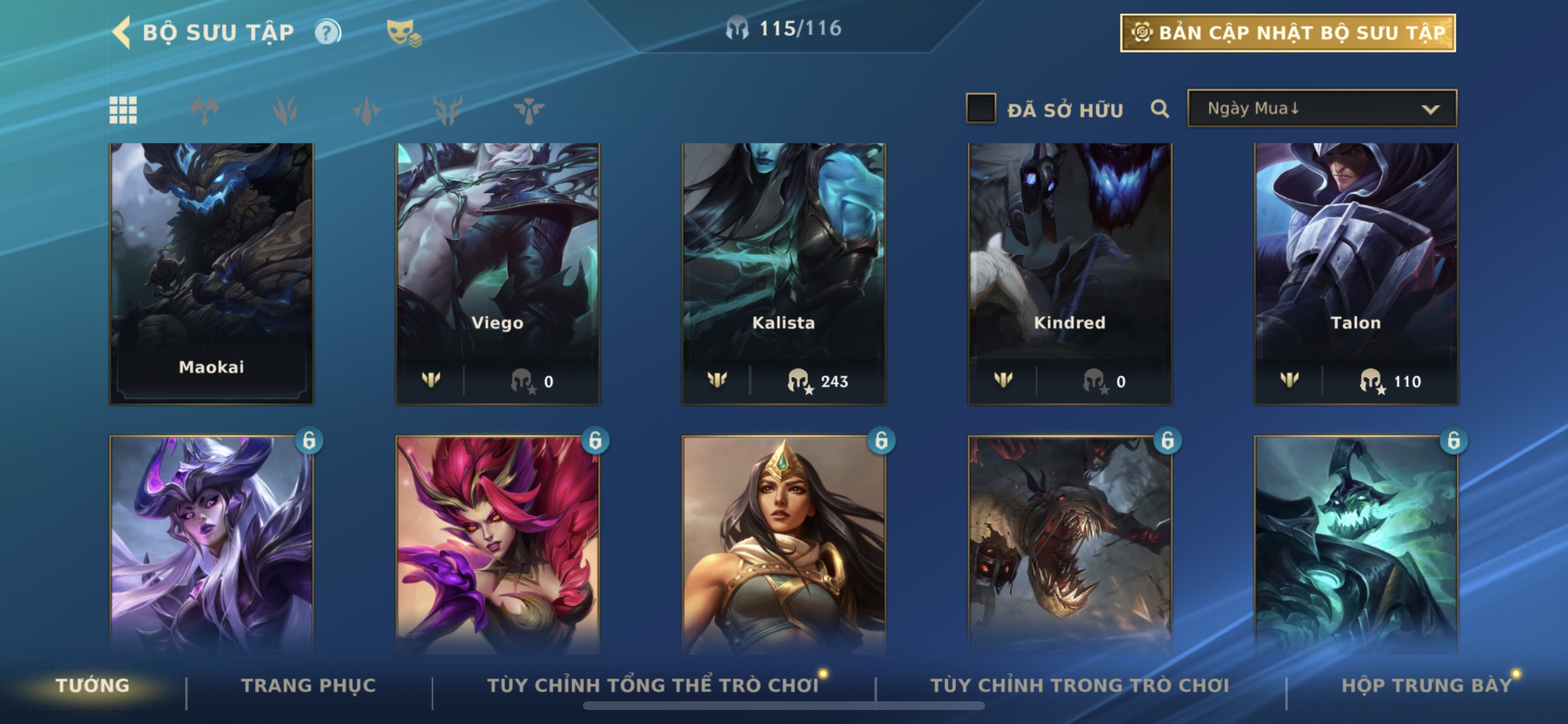1568x724 pixels.
Task: Open the question mark help icon
Action: click(x=327, y=32)
